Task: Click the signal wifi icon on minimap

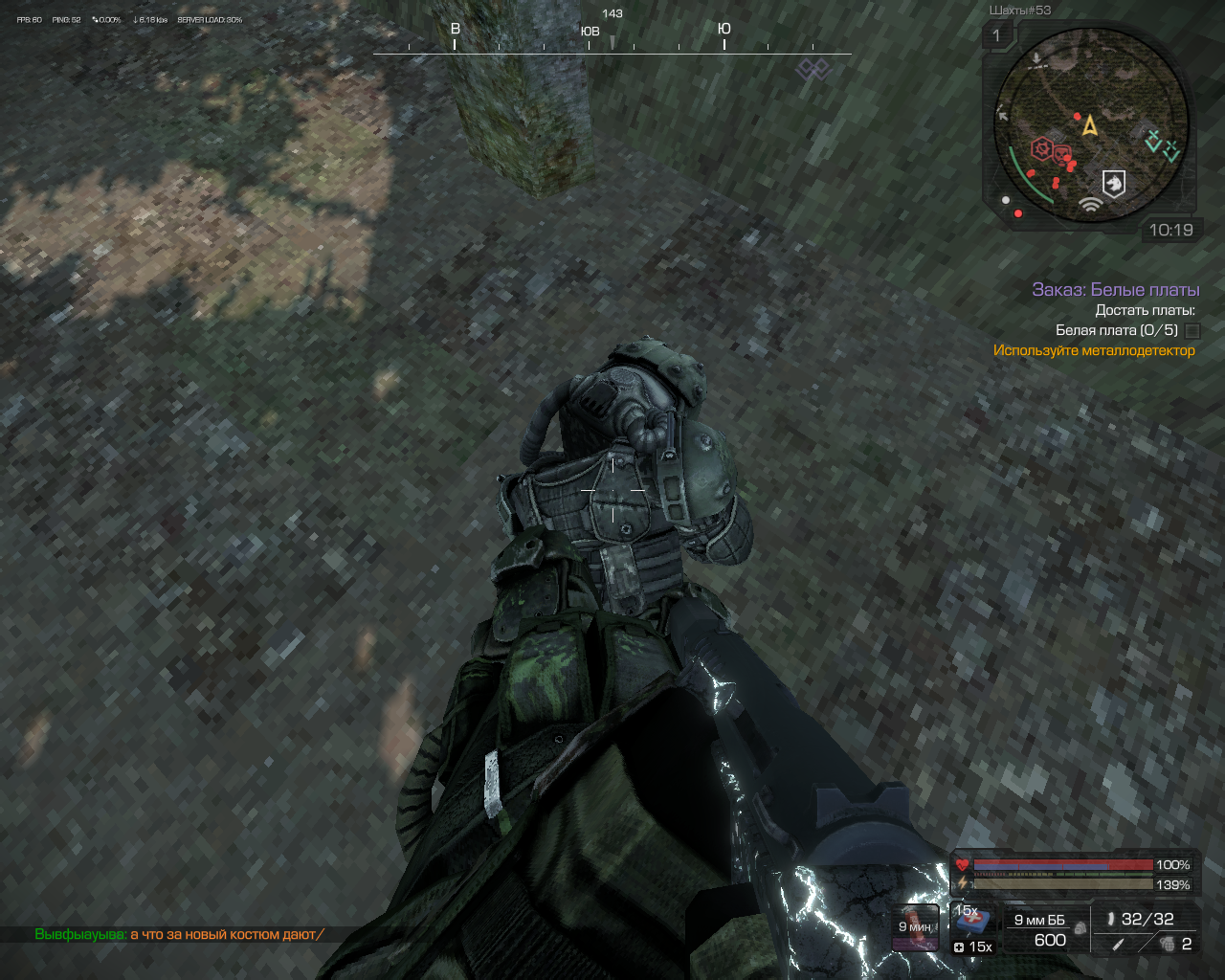Action: [x=1089, y=203]
